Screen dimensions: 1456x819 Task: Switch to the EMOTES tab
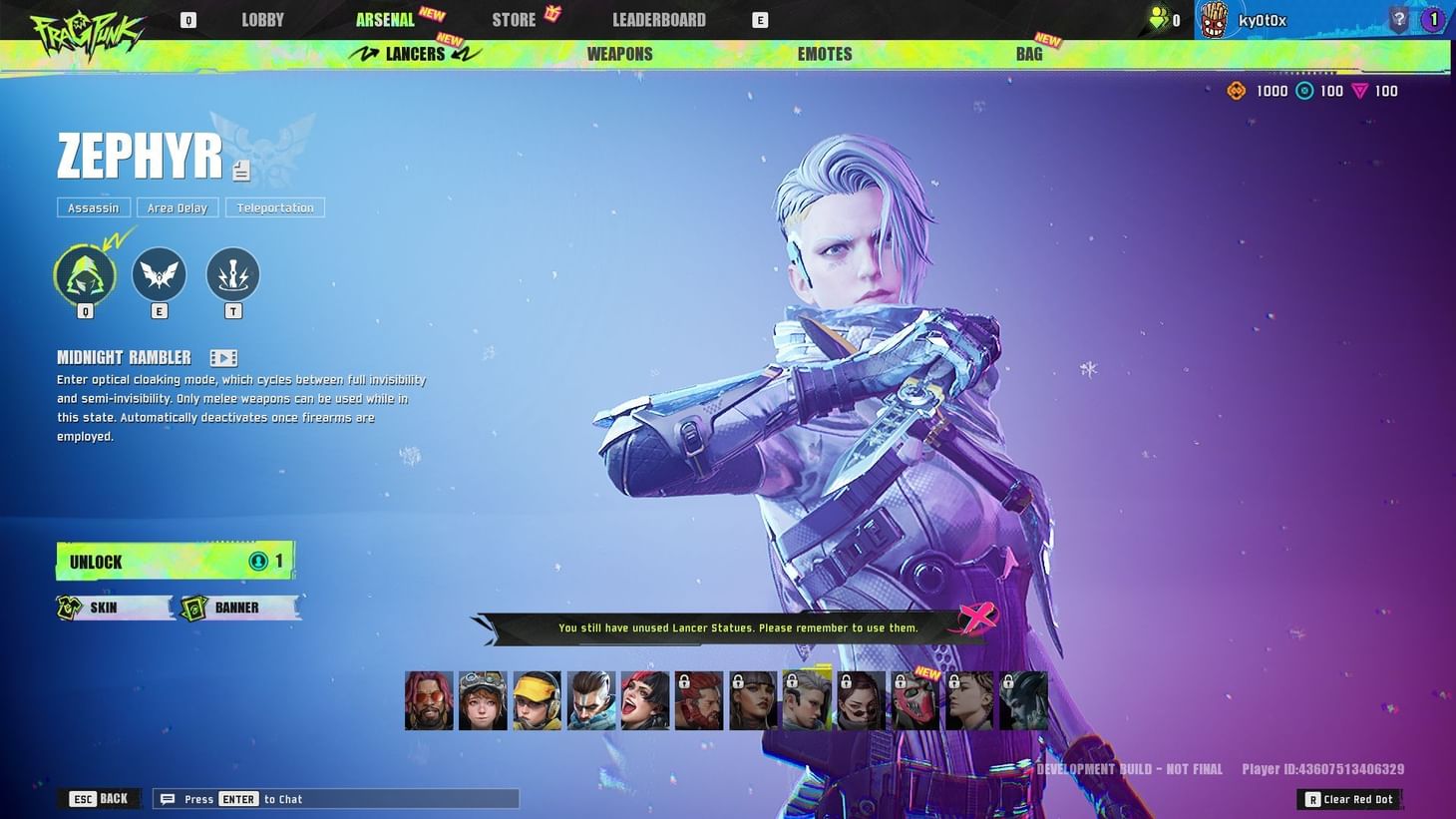point(824,54)
